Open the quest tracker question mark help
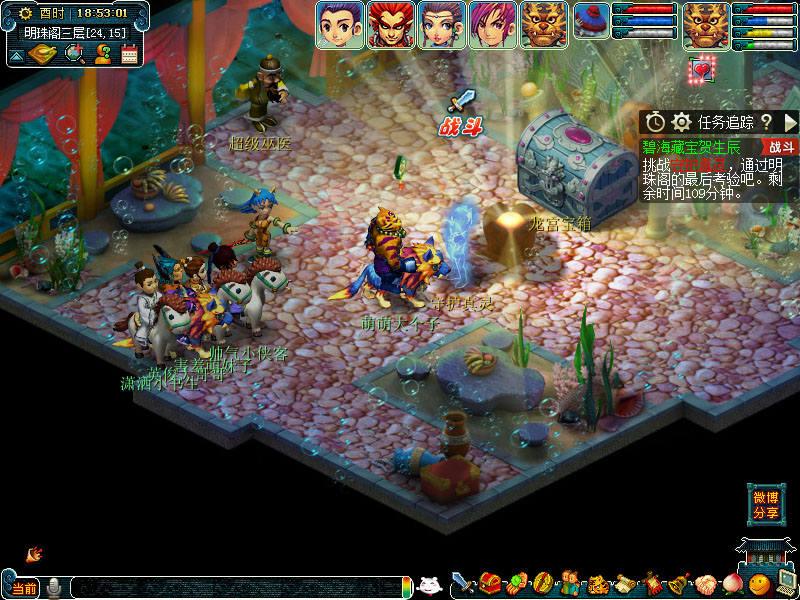Screen dimensions: 800x600 click(766, 122)
